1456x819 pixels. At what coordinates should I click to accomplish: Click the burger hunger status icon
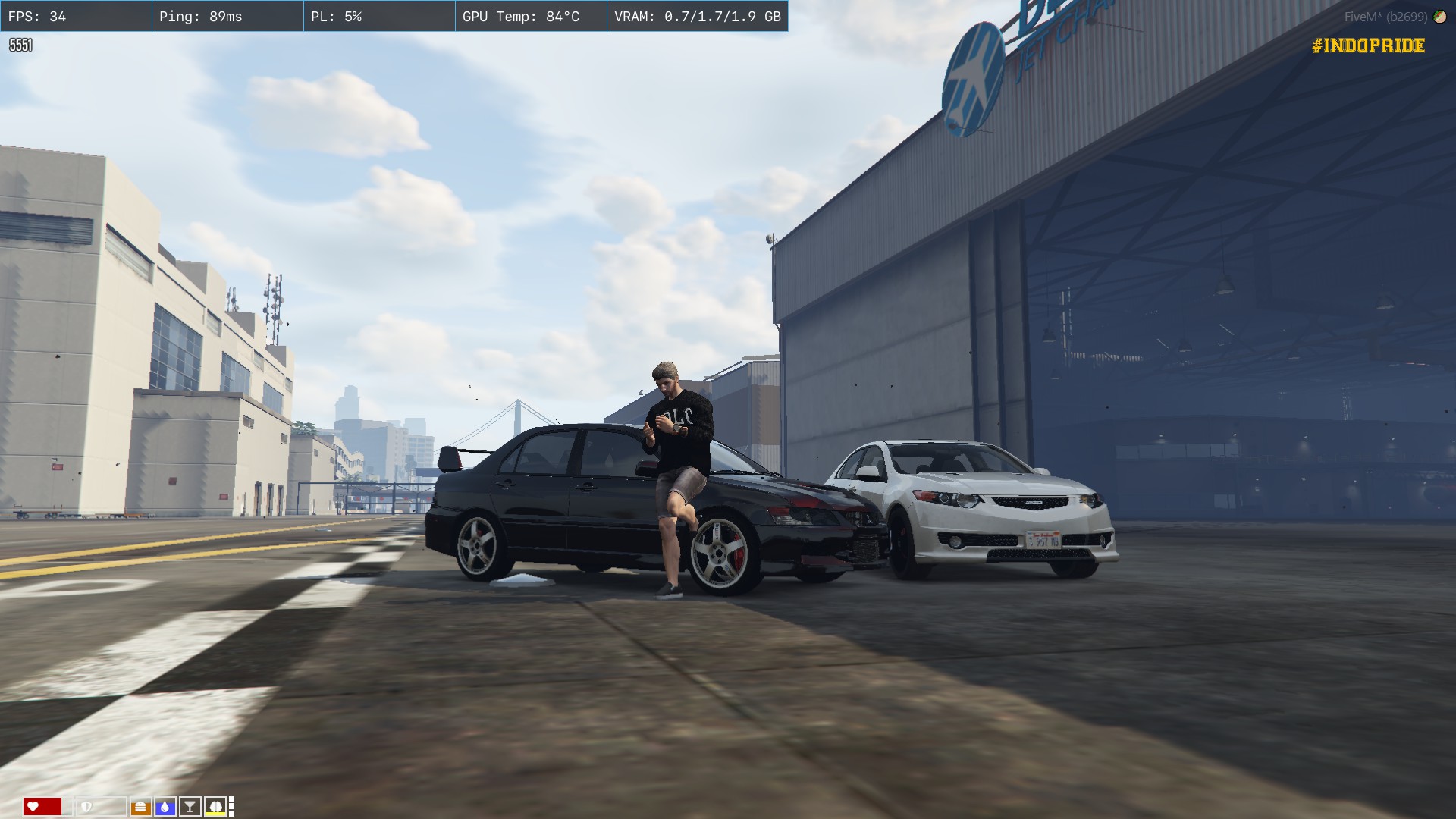(140, 807)
